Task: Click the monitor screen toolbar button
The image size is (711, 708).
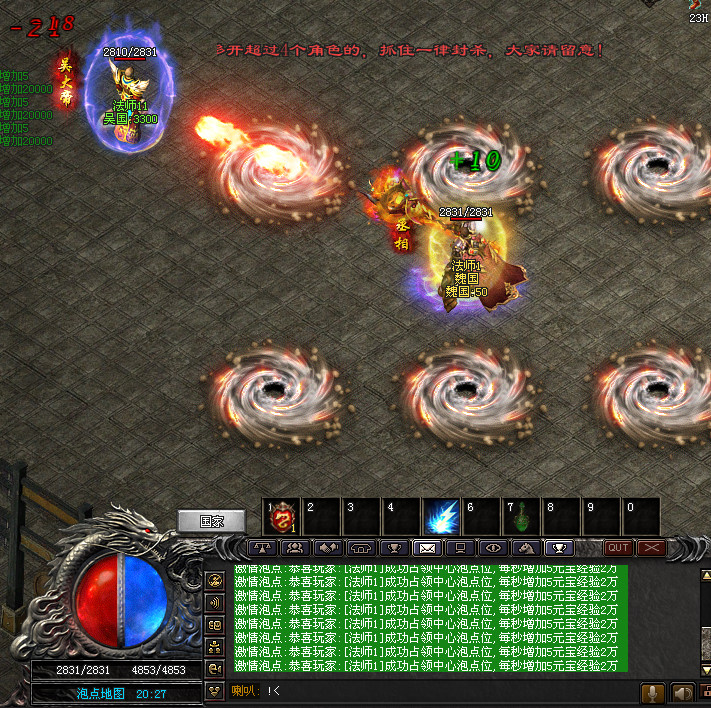Action: (459, 548)
